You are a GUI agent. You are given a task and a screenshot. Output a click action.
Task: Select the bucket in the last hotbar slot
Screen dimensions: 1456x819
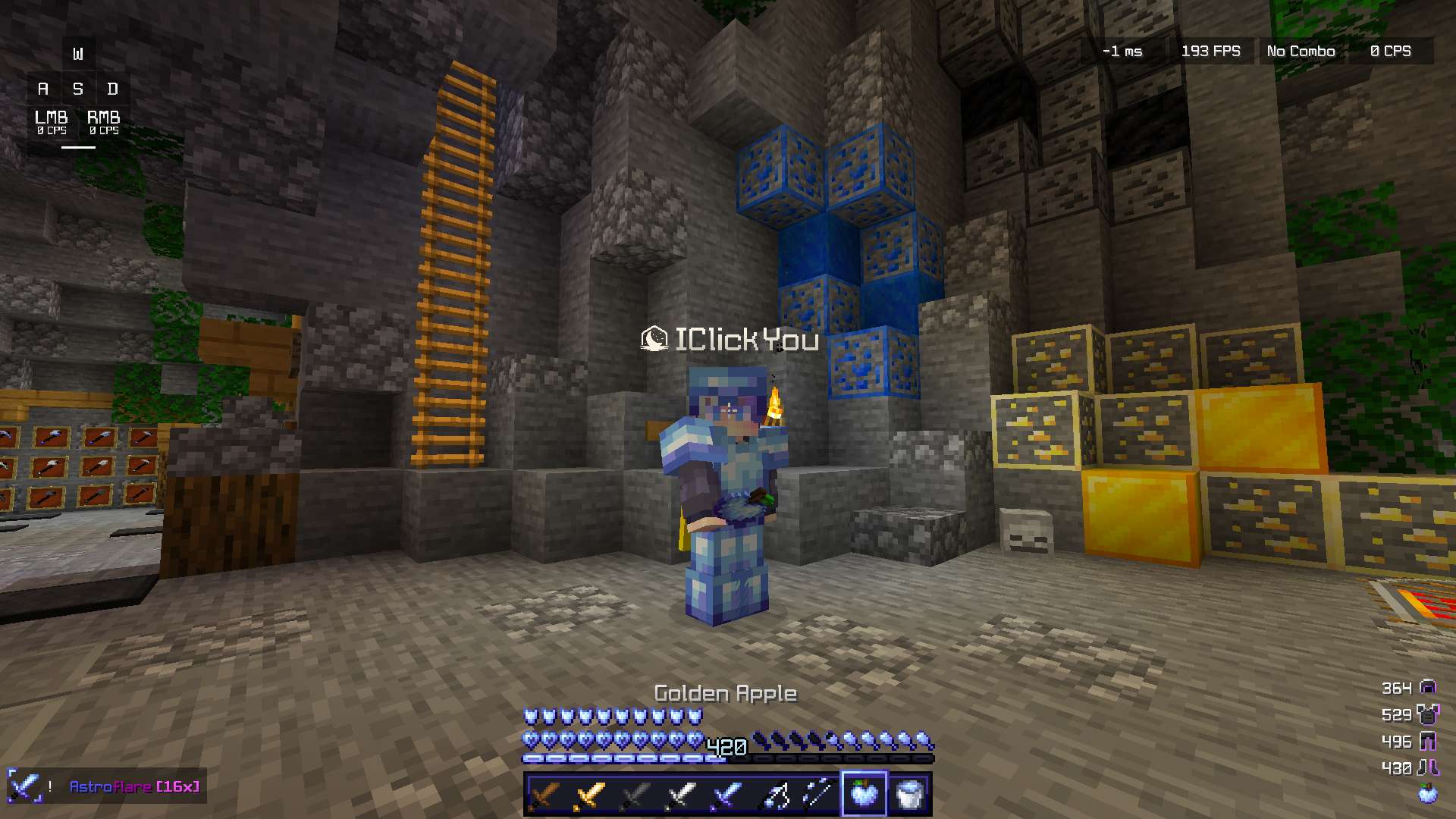[909, 795]
